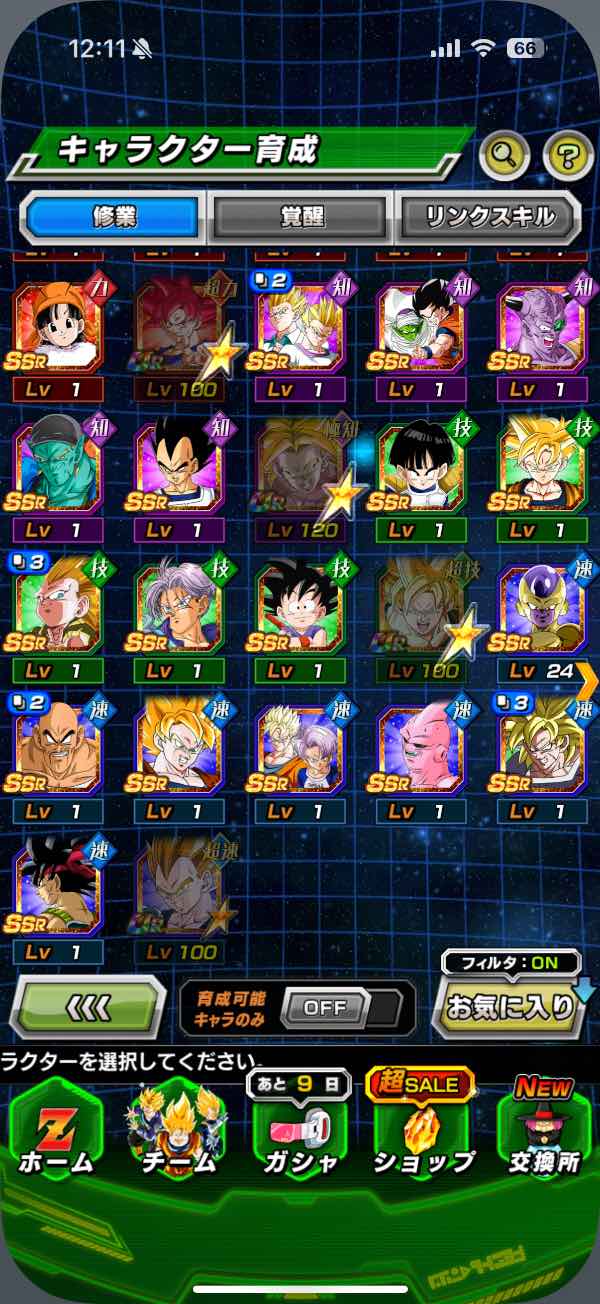
Task: Select the Pan character card
Action: tap(57, 329)
